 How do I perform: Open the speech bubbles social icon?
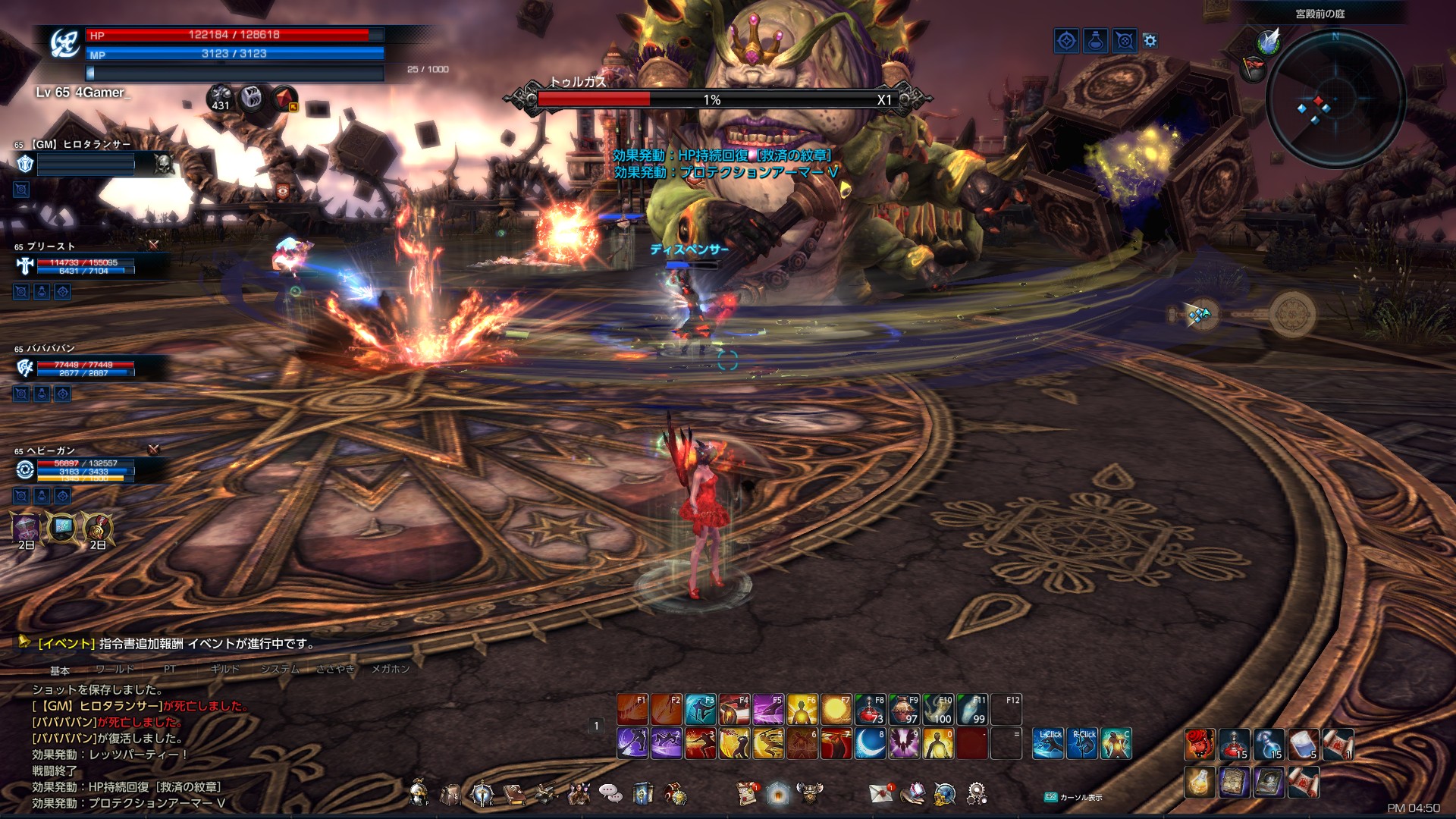pos(610,793)
